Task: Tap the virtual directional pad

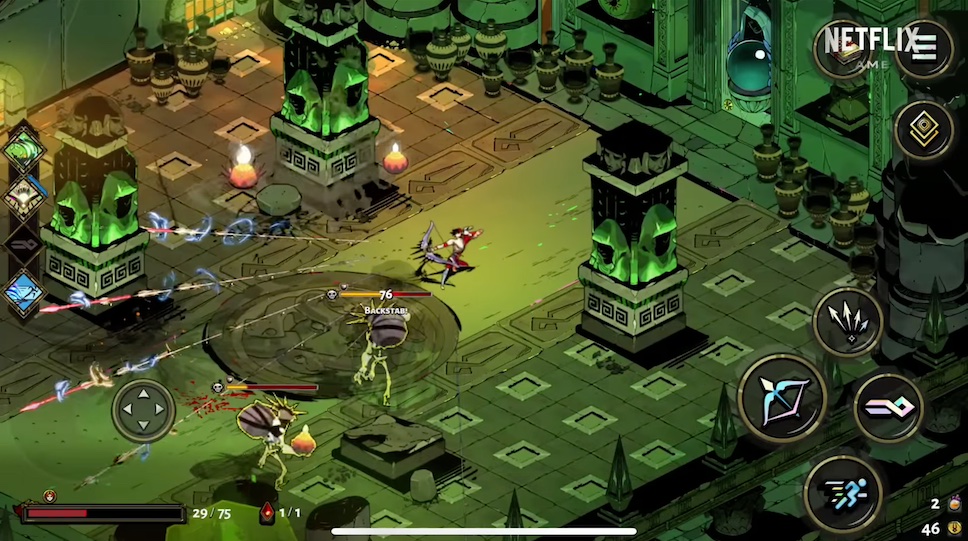Action: tap(143, 410)
